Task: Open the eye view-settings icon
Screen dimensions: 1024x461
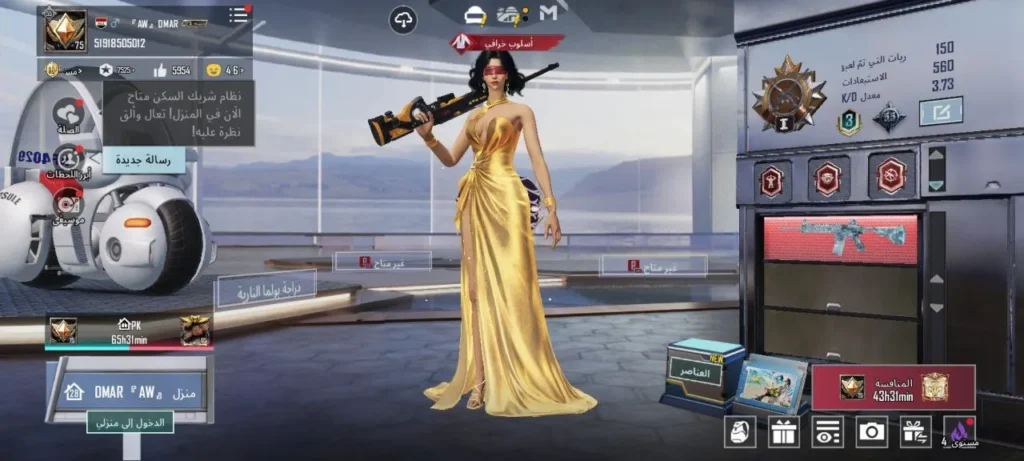Action: 827,432
